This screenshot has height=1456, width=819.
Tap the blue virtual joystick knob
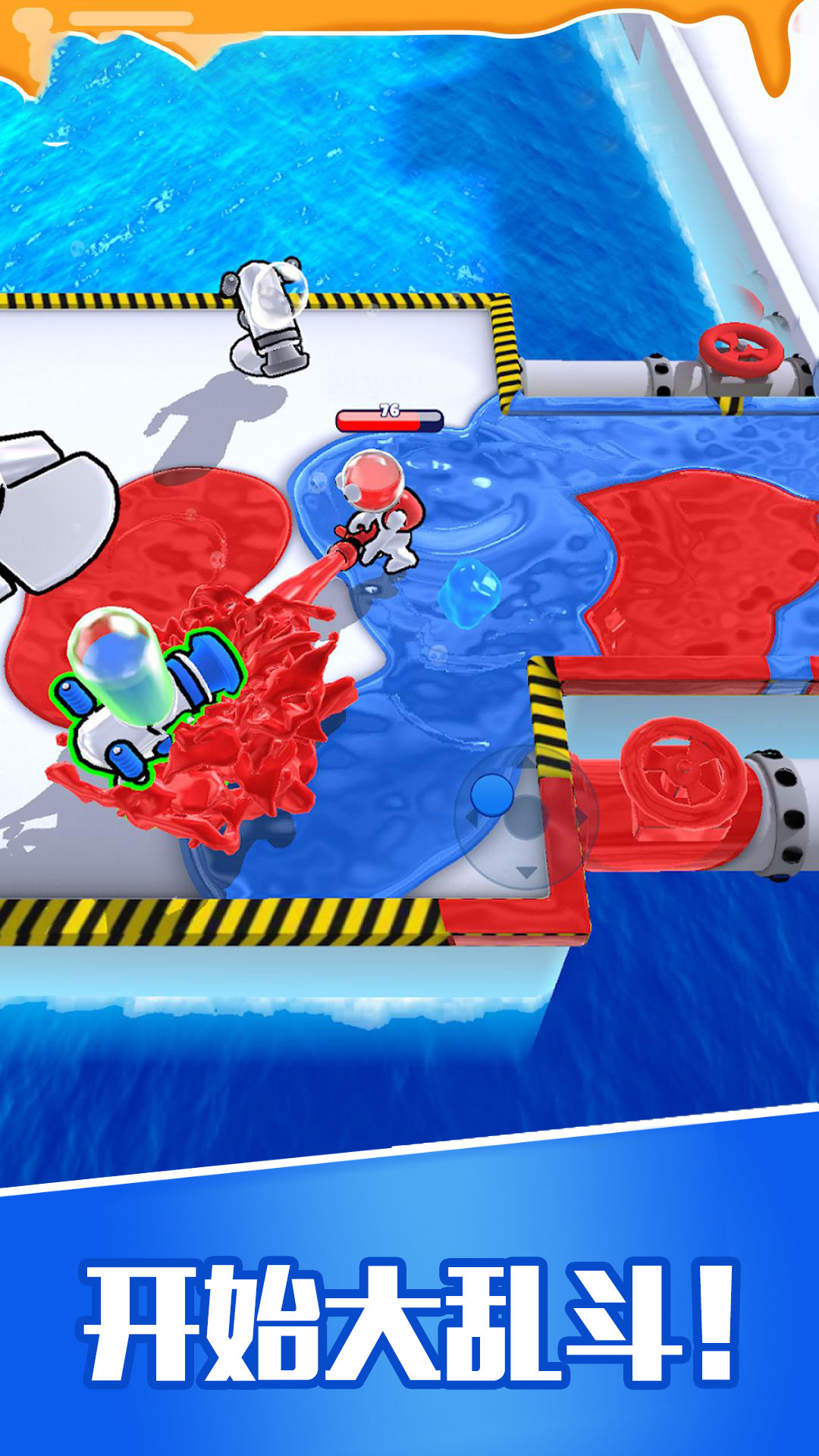click(x=492, y=794)
